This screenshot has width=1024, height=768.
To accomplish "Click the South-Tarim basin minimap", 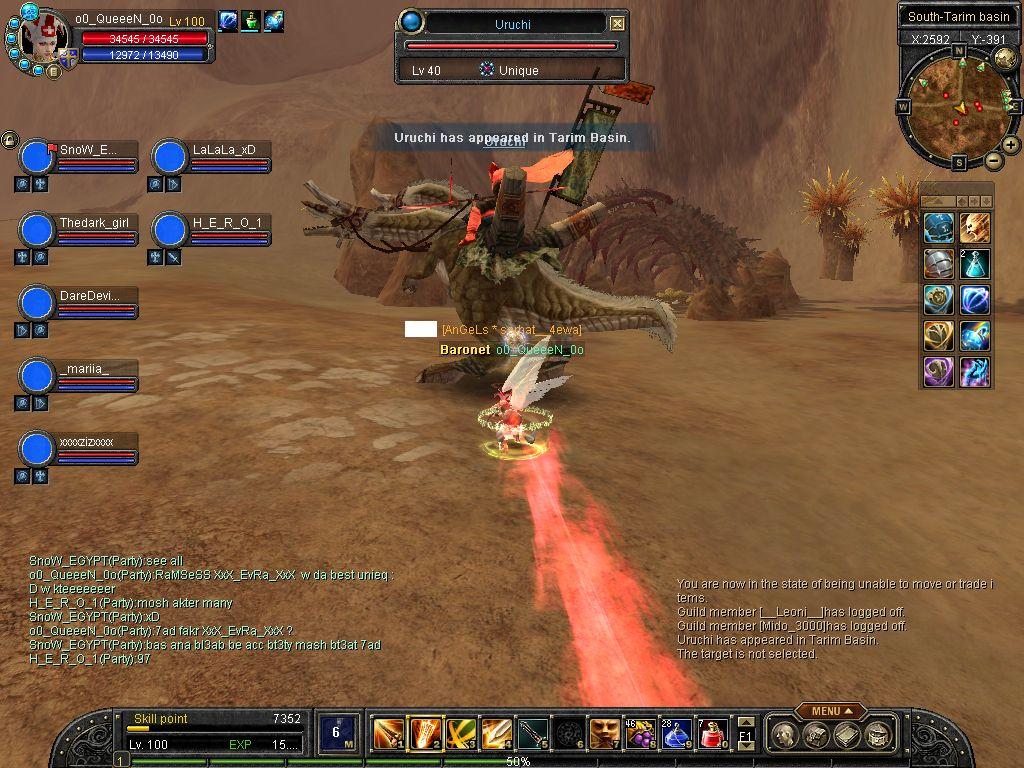I will click(x=959, y=104).
